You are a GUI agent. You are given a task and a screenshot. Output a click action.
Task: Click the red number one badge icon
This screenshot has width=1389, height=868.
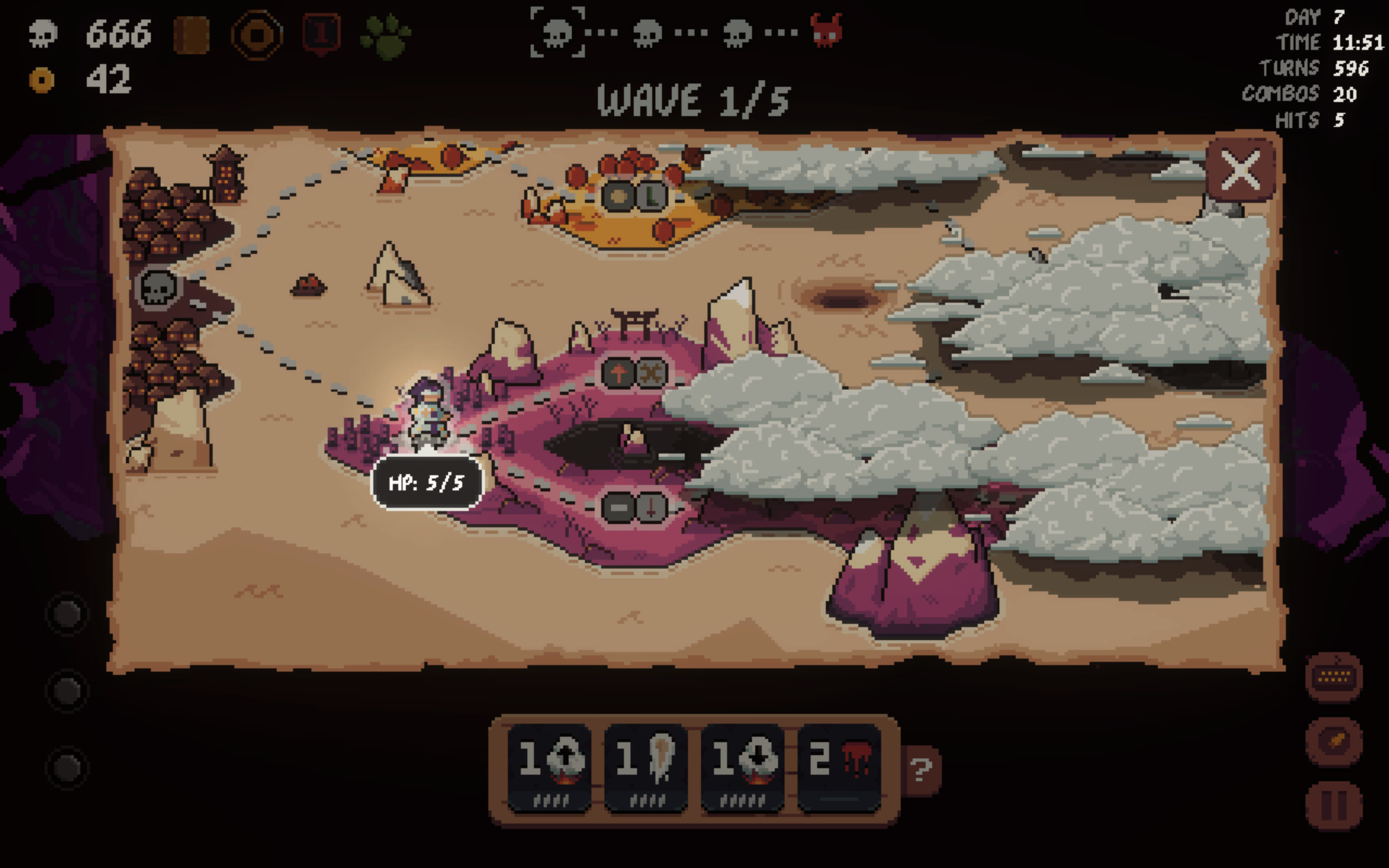pos(322,34)
